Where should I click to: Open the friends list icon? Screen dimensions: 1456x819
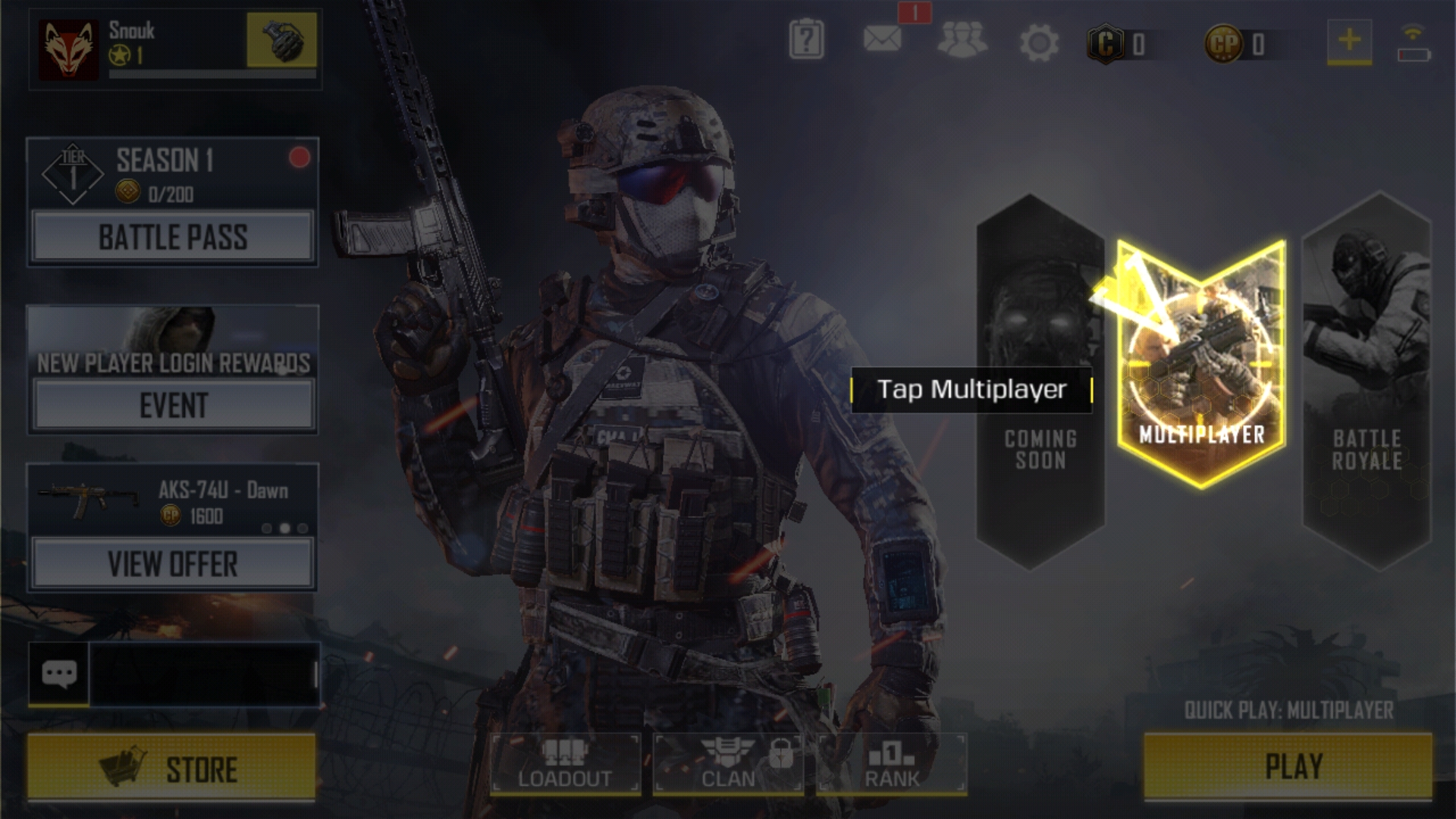[962, 41]
